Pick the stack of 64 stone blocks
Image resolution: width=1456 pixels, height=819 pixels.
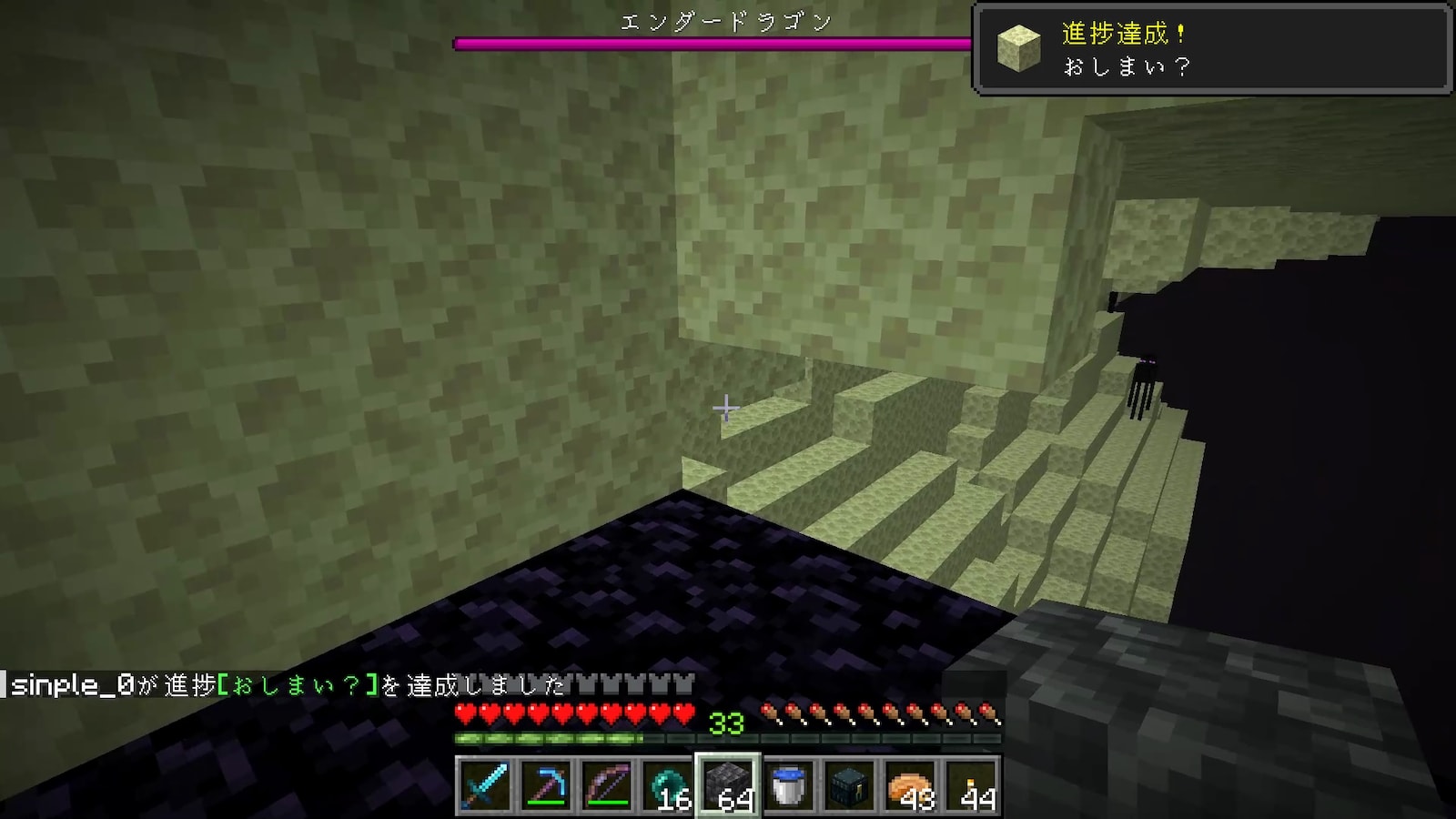coord(728,784)
